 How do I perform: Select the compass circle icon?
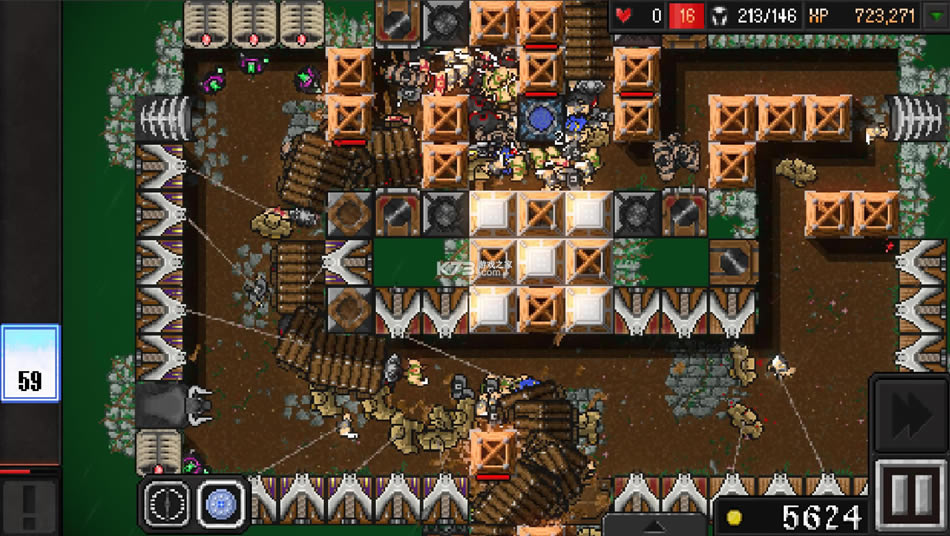tap(166, 503)
